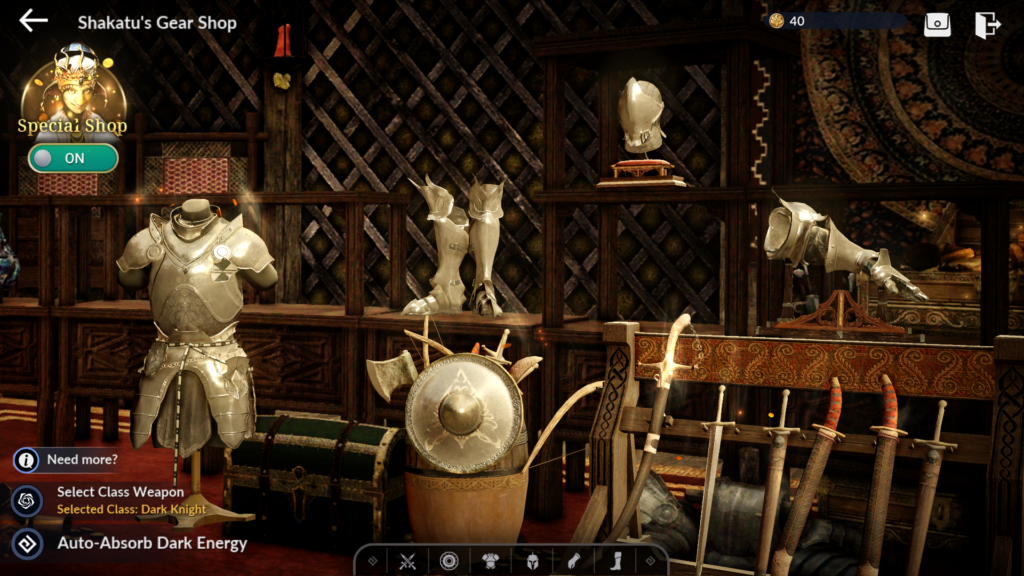
Task: Switch to the gloves category
Action: pos(574,561)
